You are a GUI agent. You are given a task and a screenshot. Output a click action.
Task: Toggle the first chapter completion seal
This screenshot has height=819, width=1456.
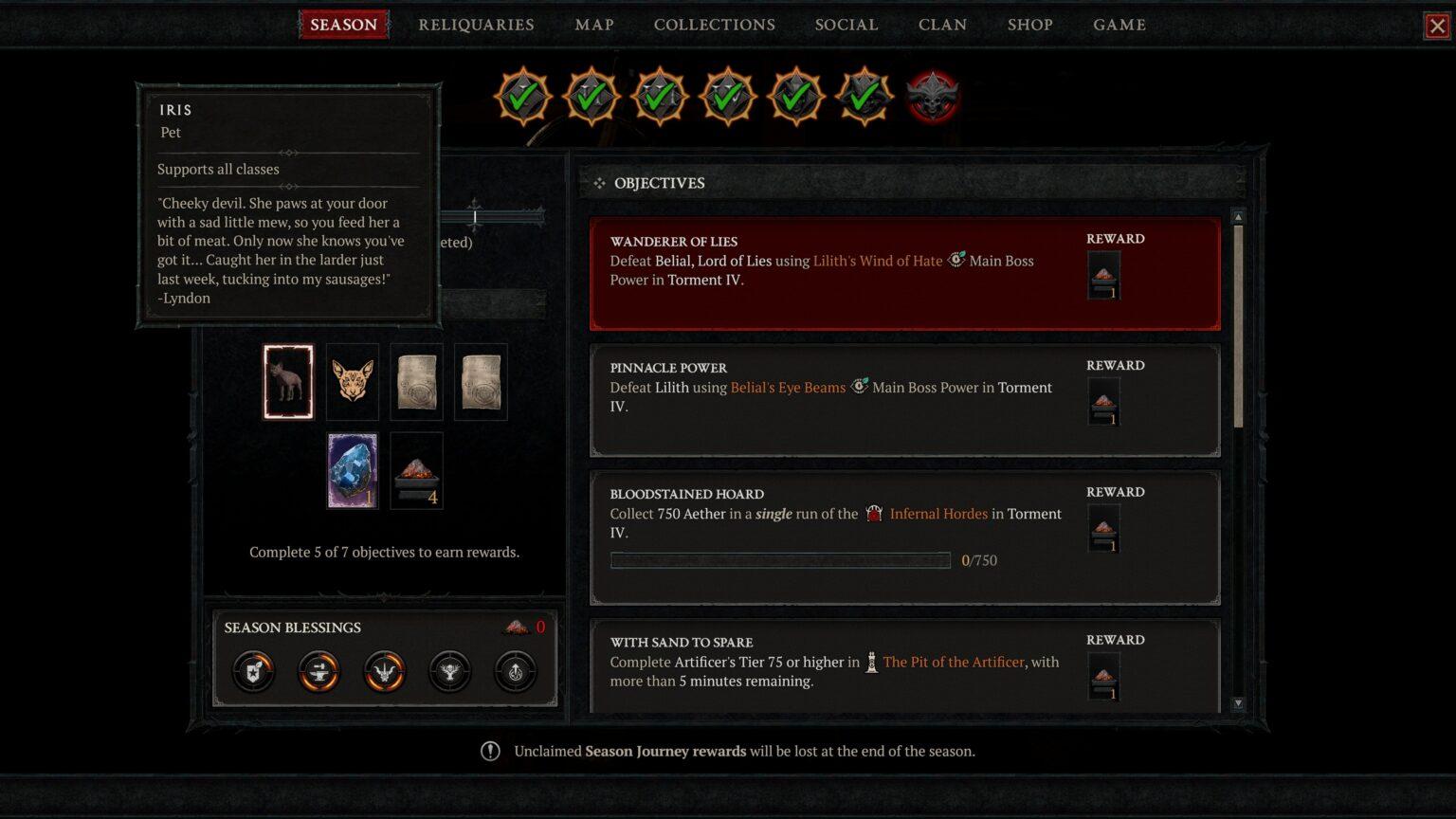[521, 96]
